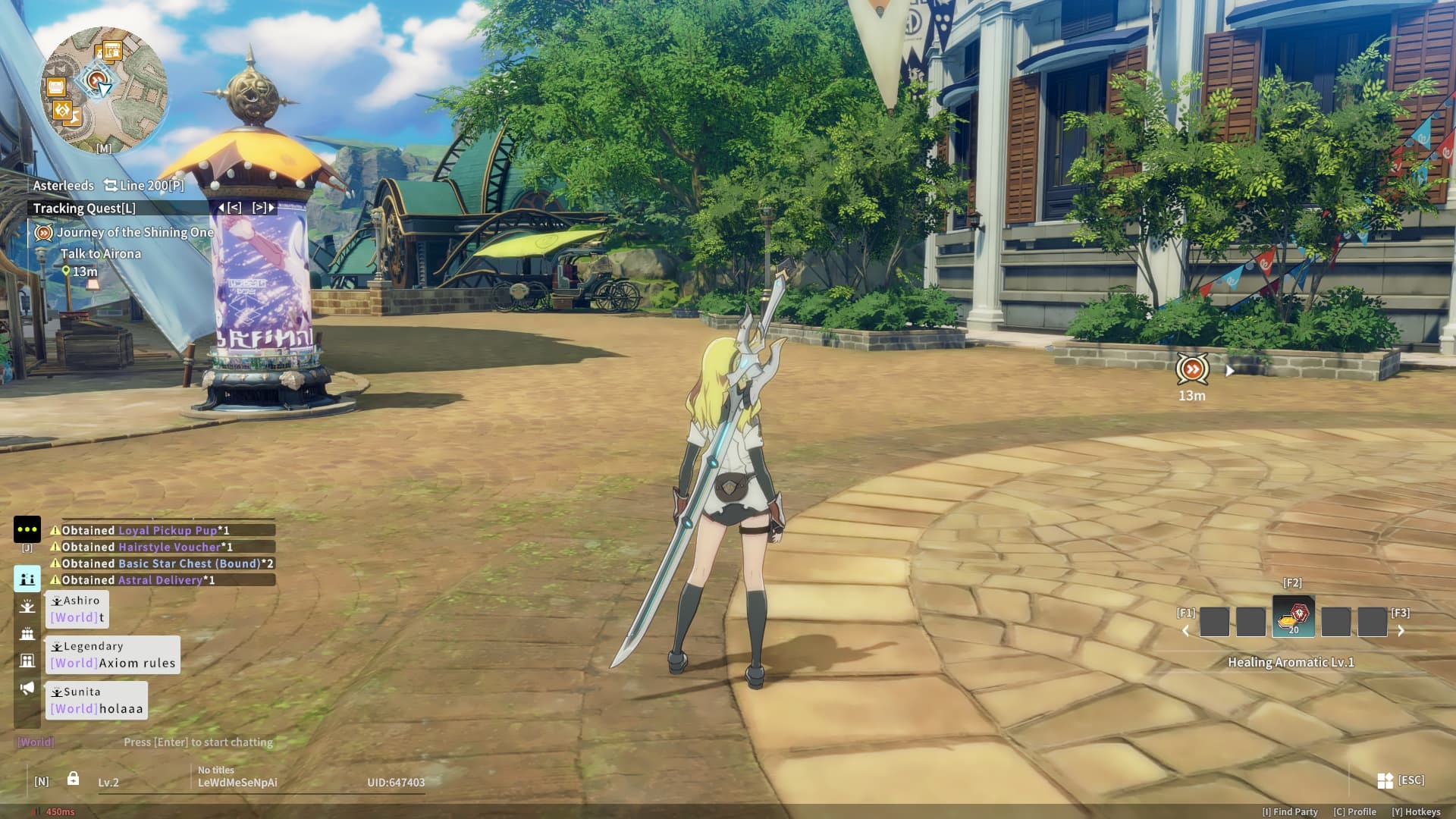This screenshot has height=819, width=1456.
Task: Select the highlighted two-person chat channel tab
Action: [x=27, y=579]
